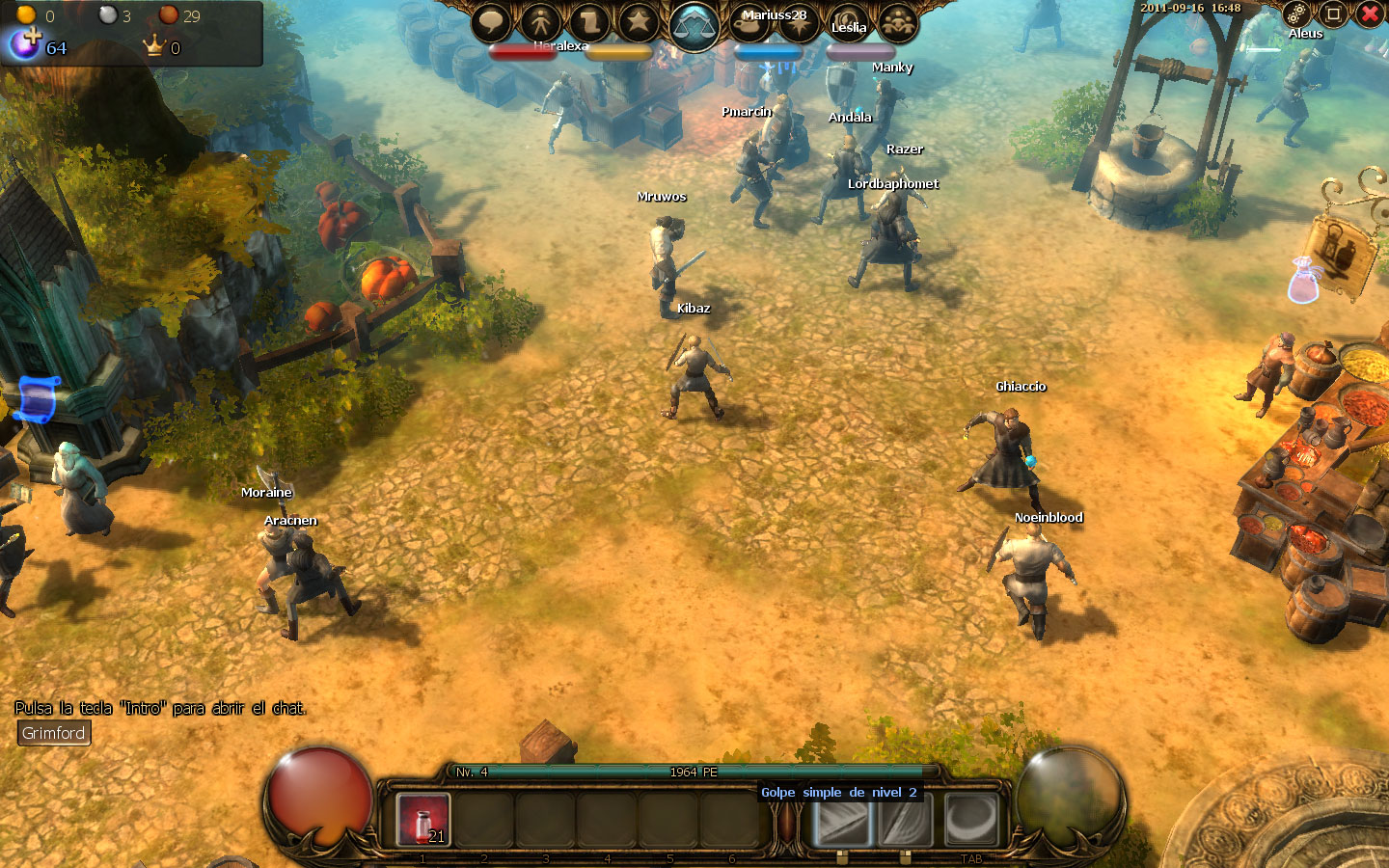Select the Grimford chat tab
Screen dimensions: 1389x868
point(54,733)
